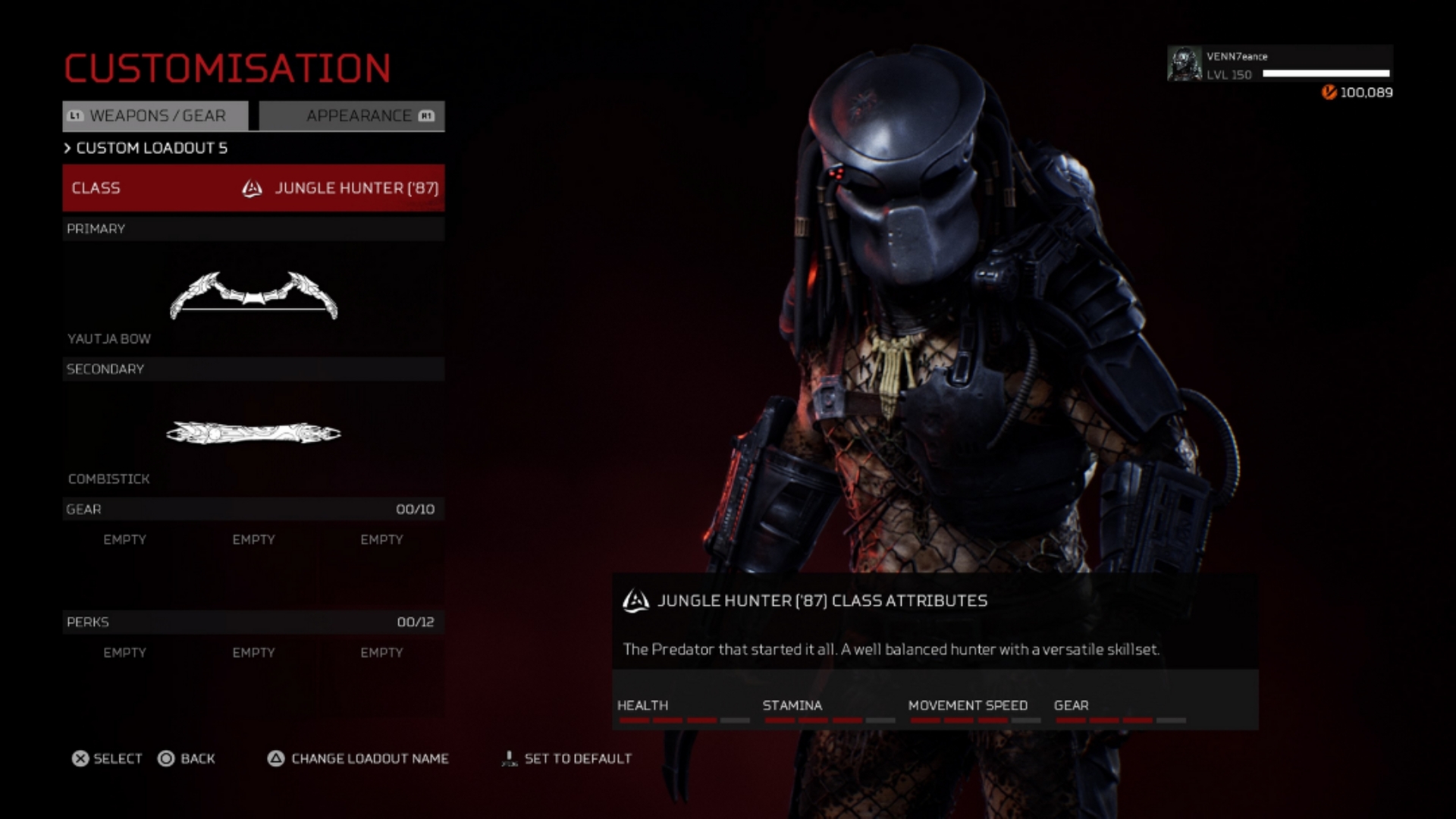Click the Gear section header
The image size is (1456, 819).
pos(253,509)
